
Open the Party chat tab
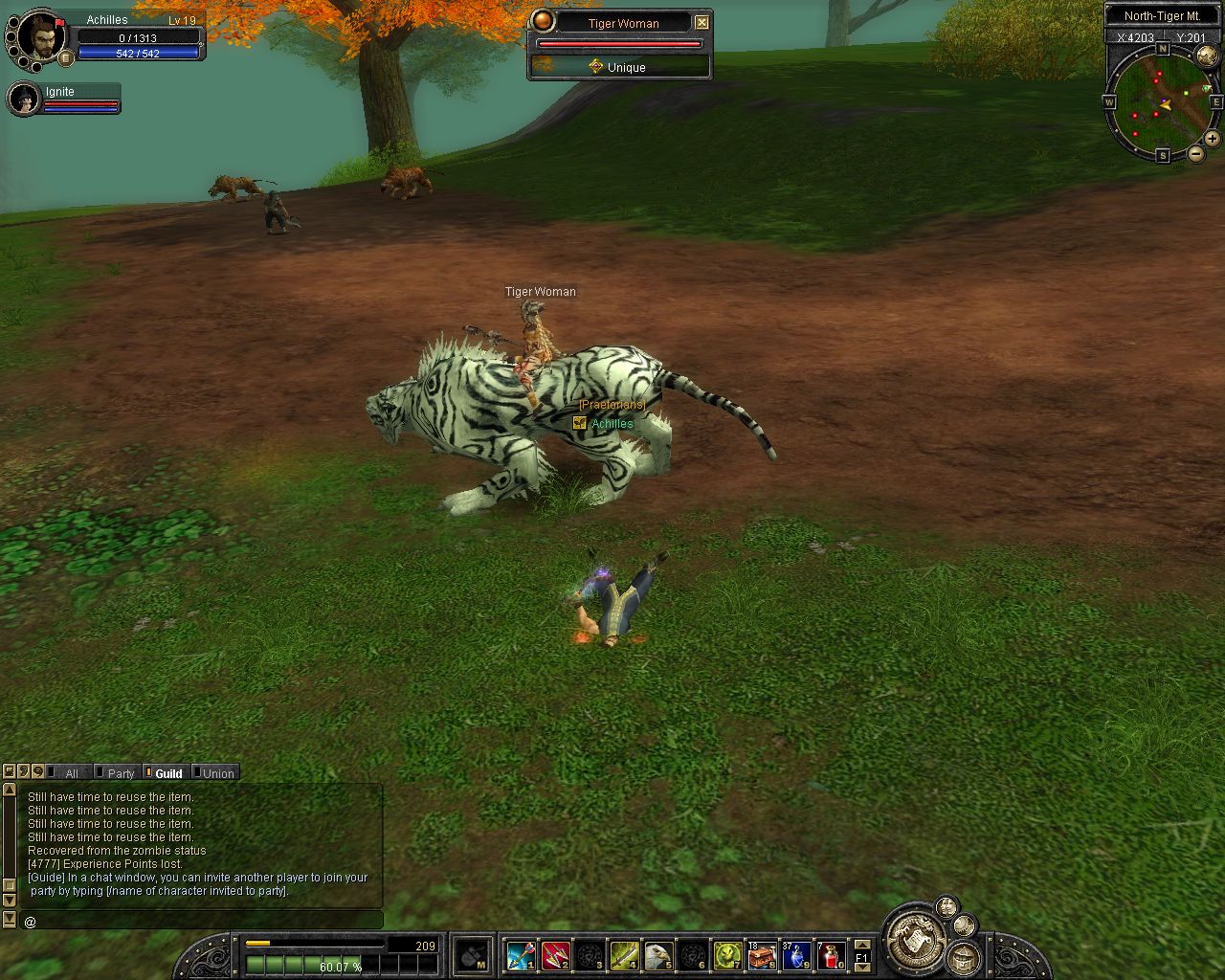tap(121, 773)
